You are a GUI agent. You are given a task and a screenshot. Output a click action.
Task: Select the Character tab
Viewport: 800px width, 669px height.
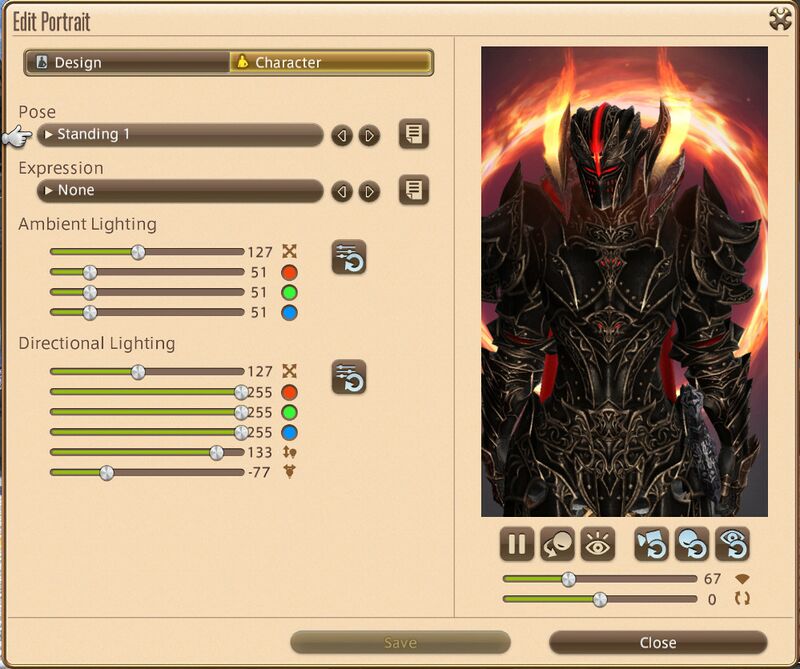coord(330,62)
